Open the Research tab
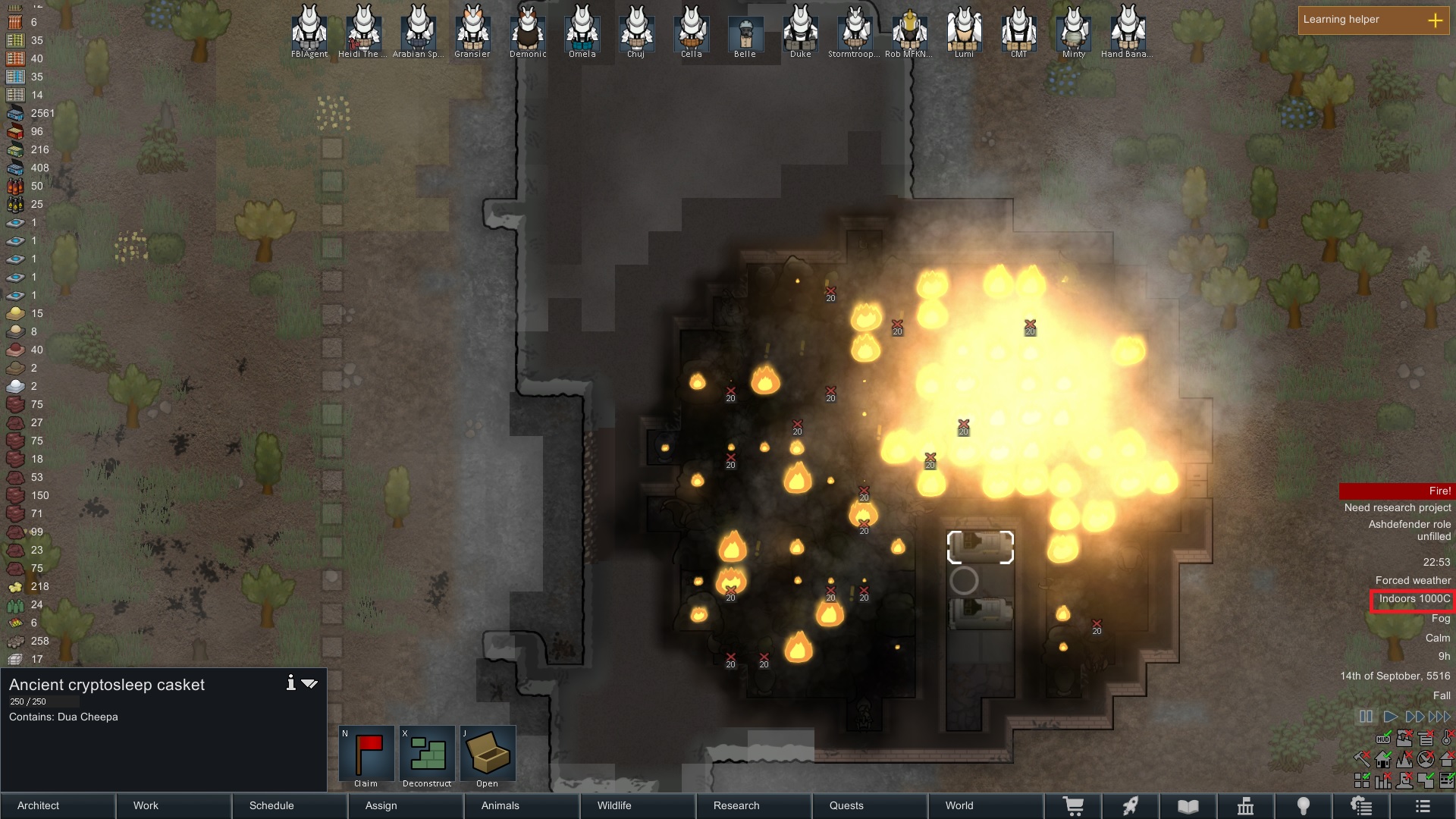This screenshot has width=1456, height=819. click(x=736, y=805)
